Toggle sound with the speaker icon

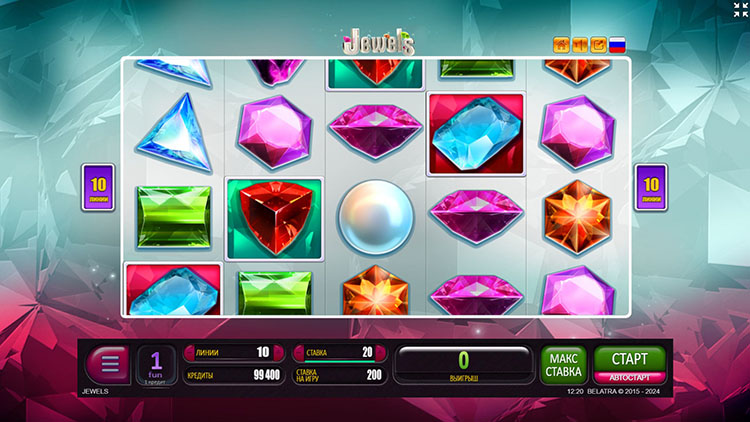[580, 44]
